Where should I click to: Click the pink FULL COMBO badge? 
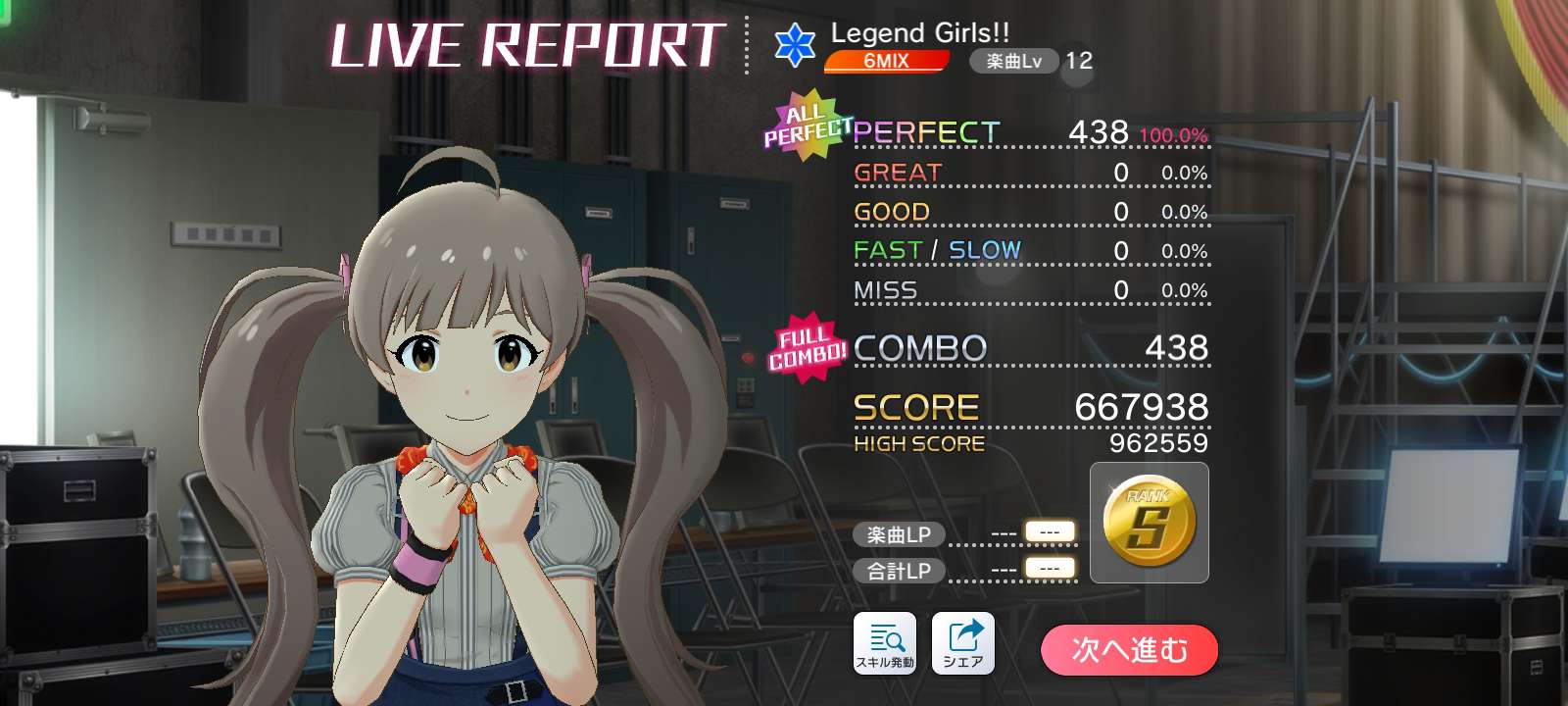click(804, 347)
